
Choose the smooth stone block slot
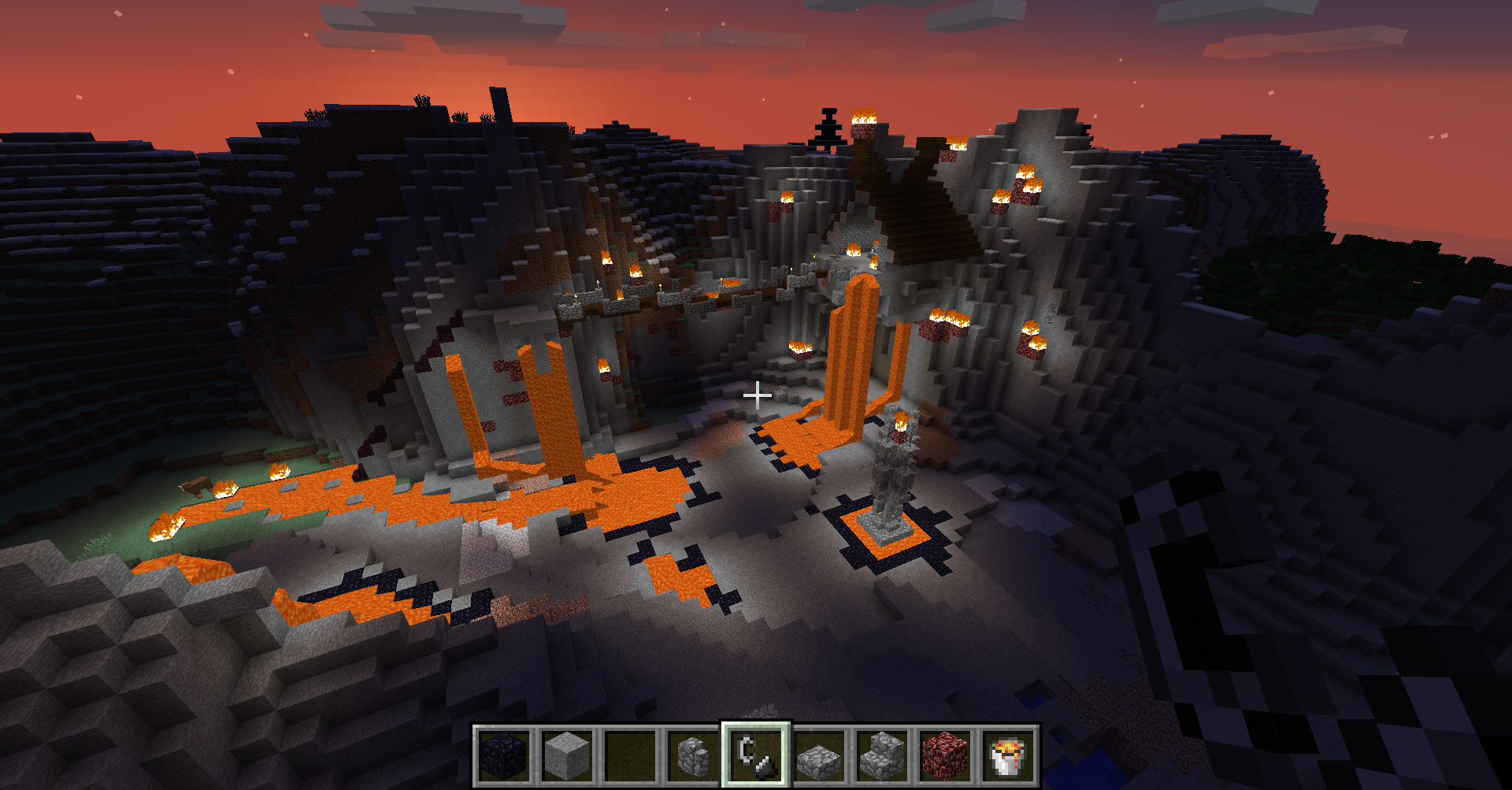pos(568,756)
